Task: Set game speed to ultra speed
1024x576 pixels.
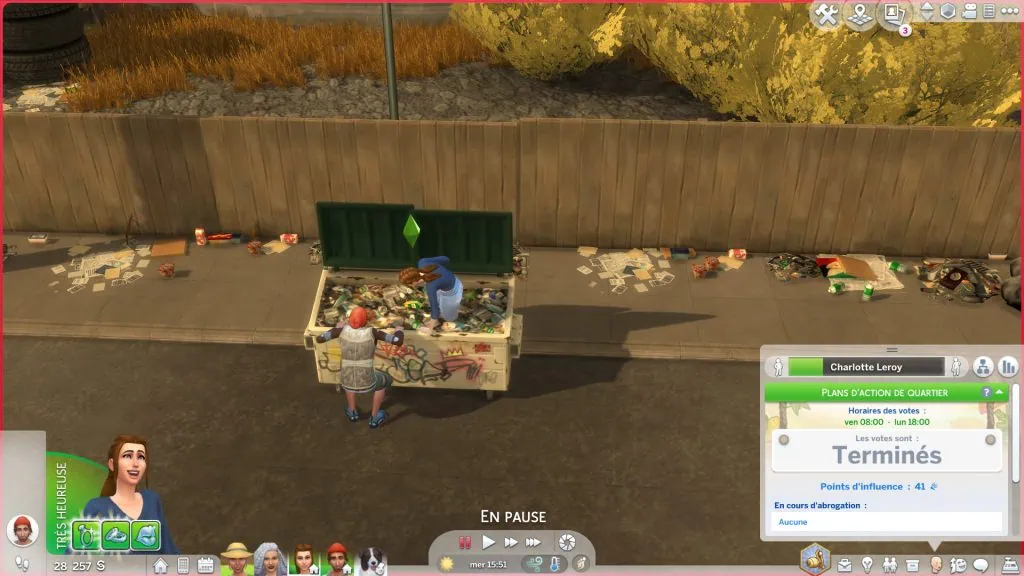Action: tap(535, 542)
